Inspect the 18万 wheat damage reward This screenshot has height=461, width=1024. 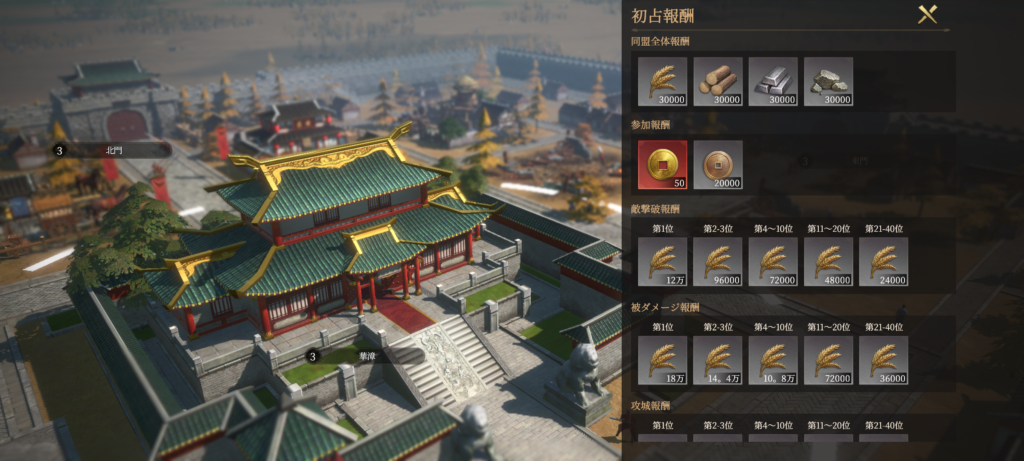coord(662,360)
